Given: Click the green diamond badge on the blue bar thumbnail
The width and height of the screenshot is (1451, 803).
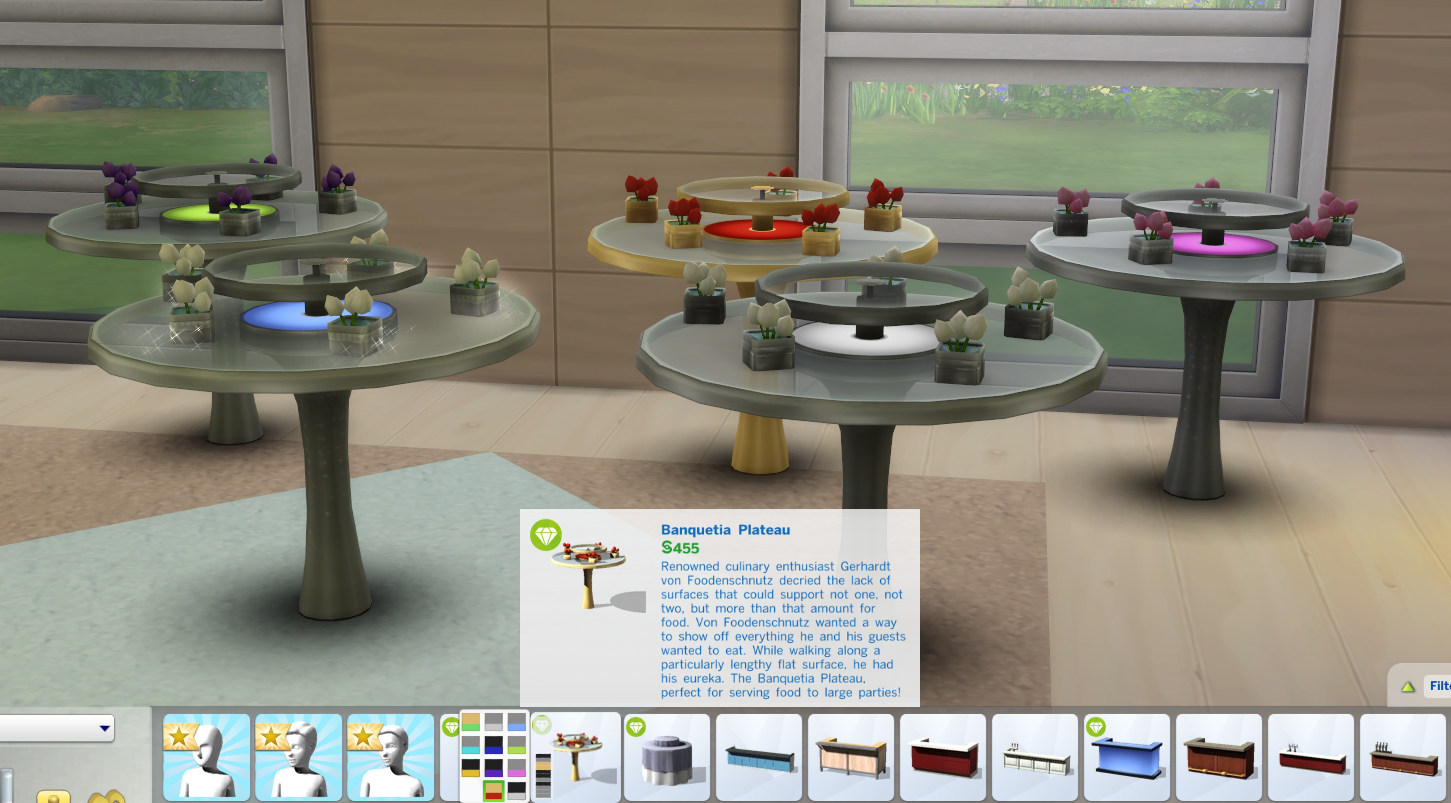Looking at the screenshot, I should (1096, 728).
